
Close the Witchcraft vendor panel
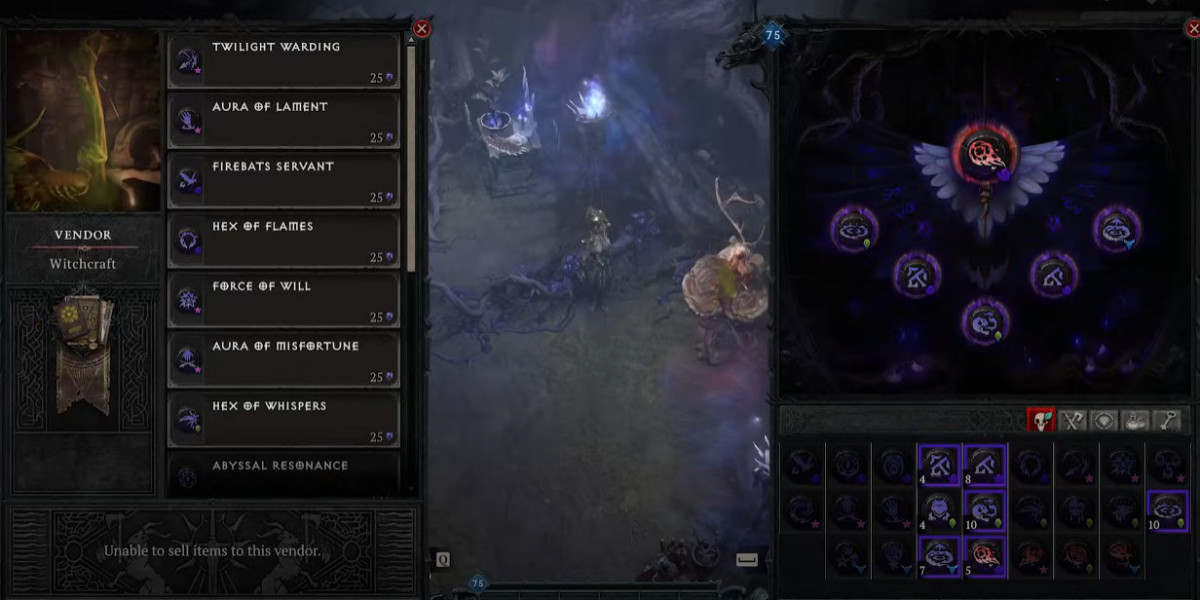tap(422, 29)
